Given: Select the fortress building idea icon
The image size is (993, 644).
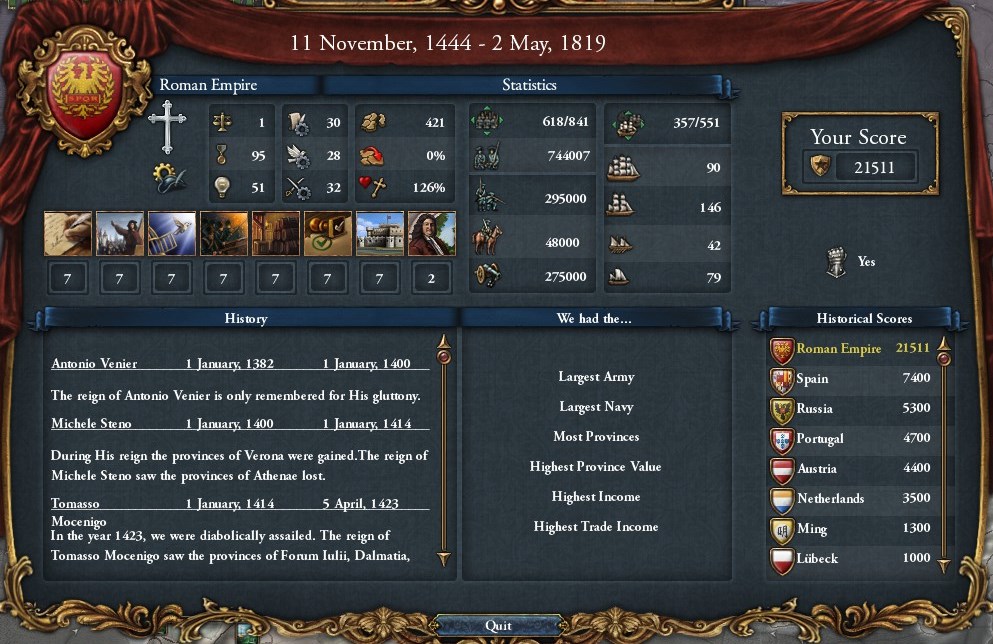Looking at the screenshot, I should coord(380,234).
